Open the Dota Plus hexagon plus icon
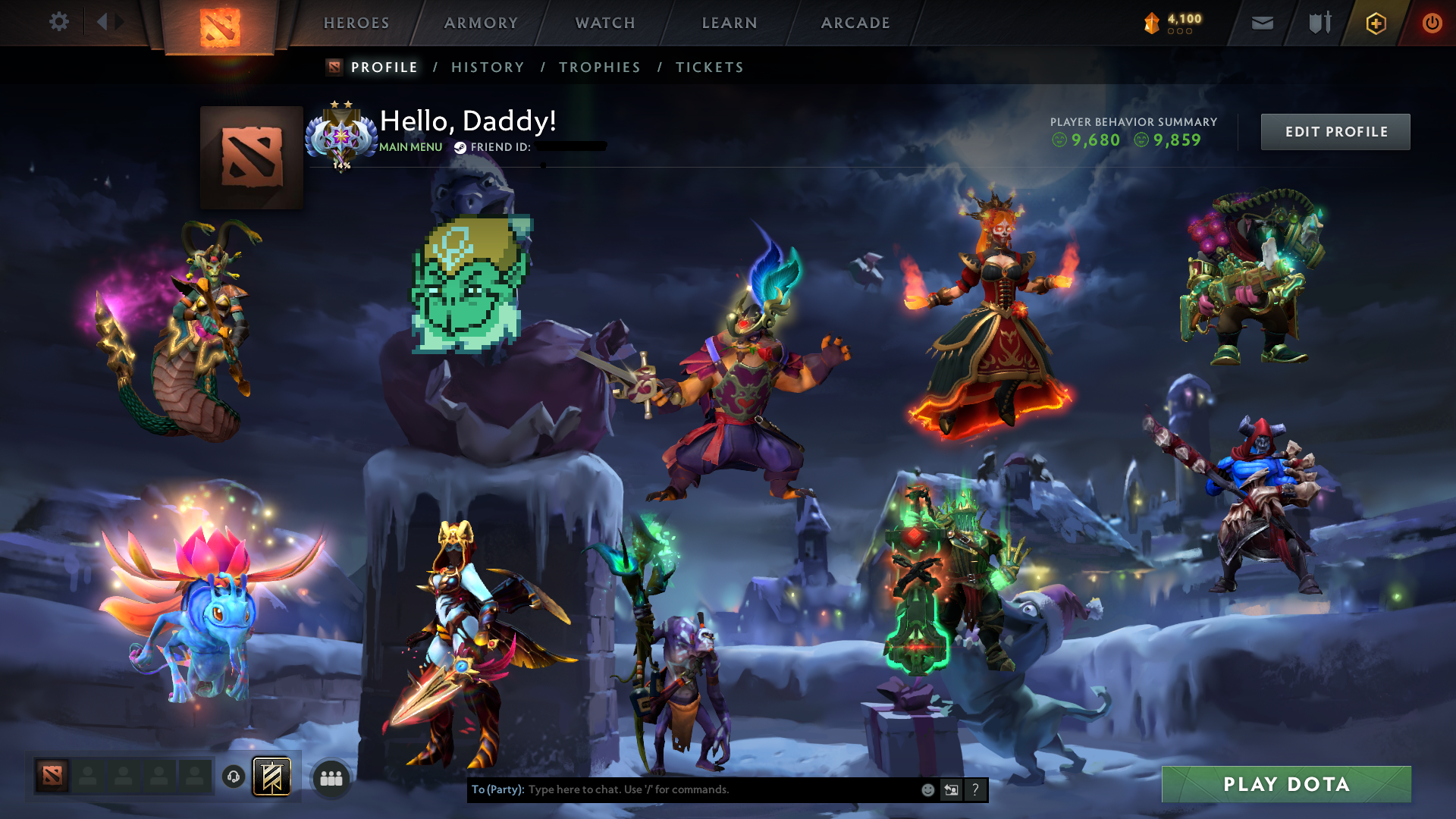1456x819 pixels. [1376, 23]
